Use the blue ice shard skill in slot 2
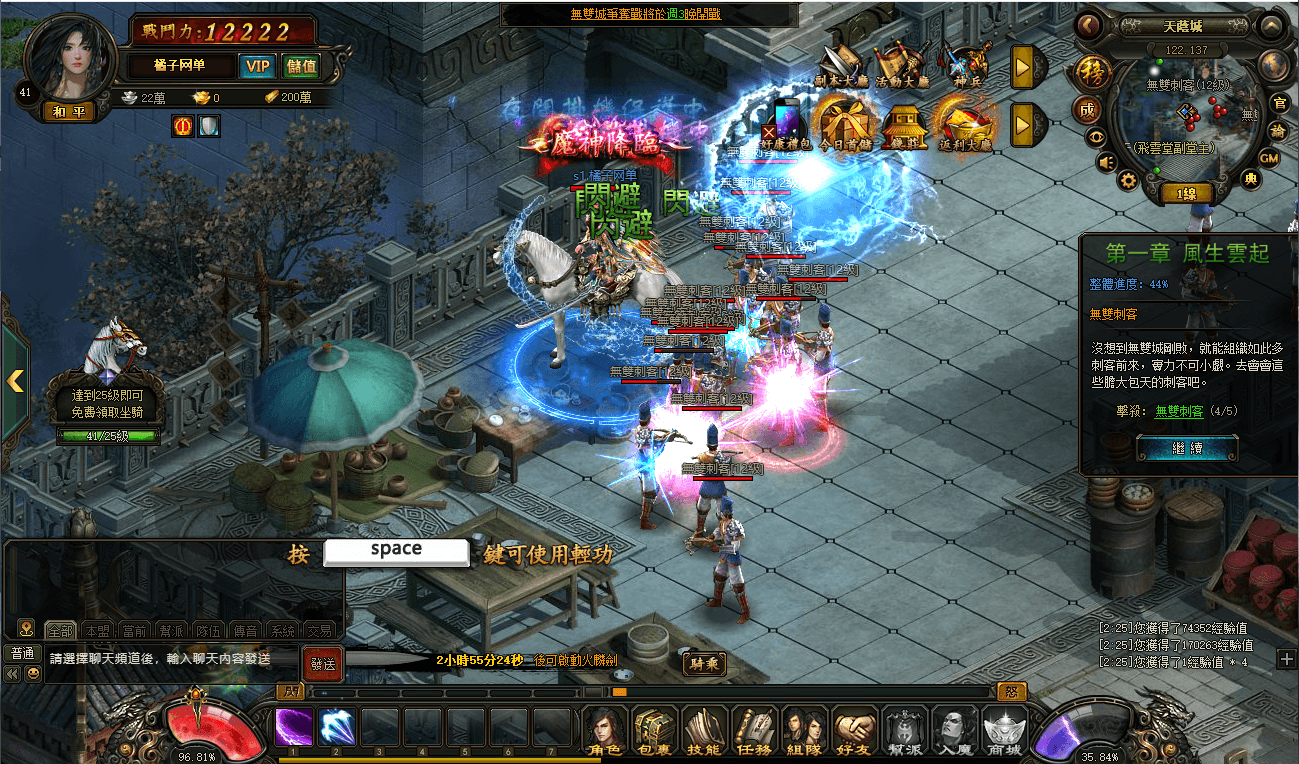 point(337,727)
